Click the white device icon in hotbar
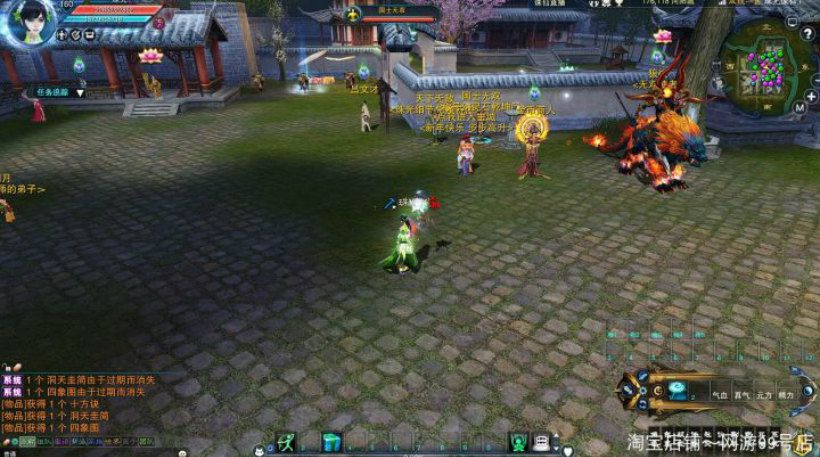Viewport: 820px width, 457px height. [541, 442]
